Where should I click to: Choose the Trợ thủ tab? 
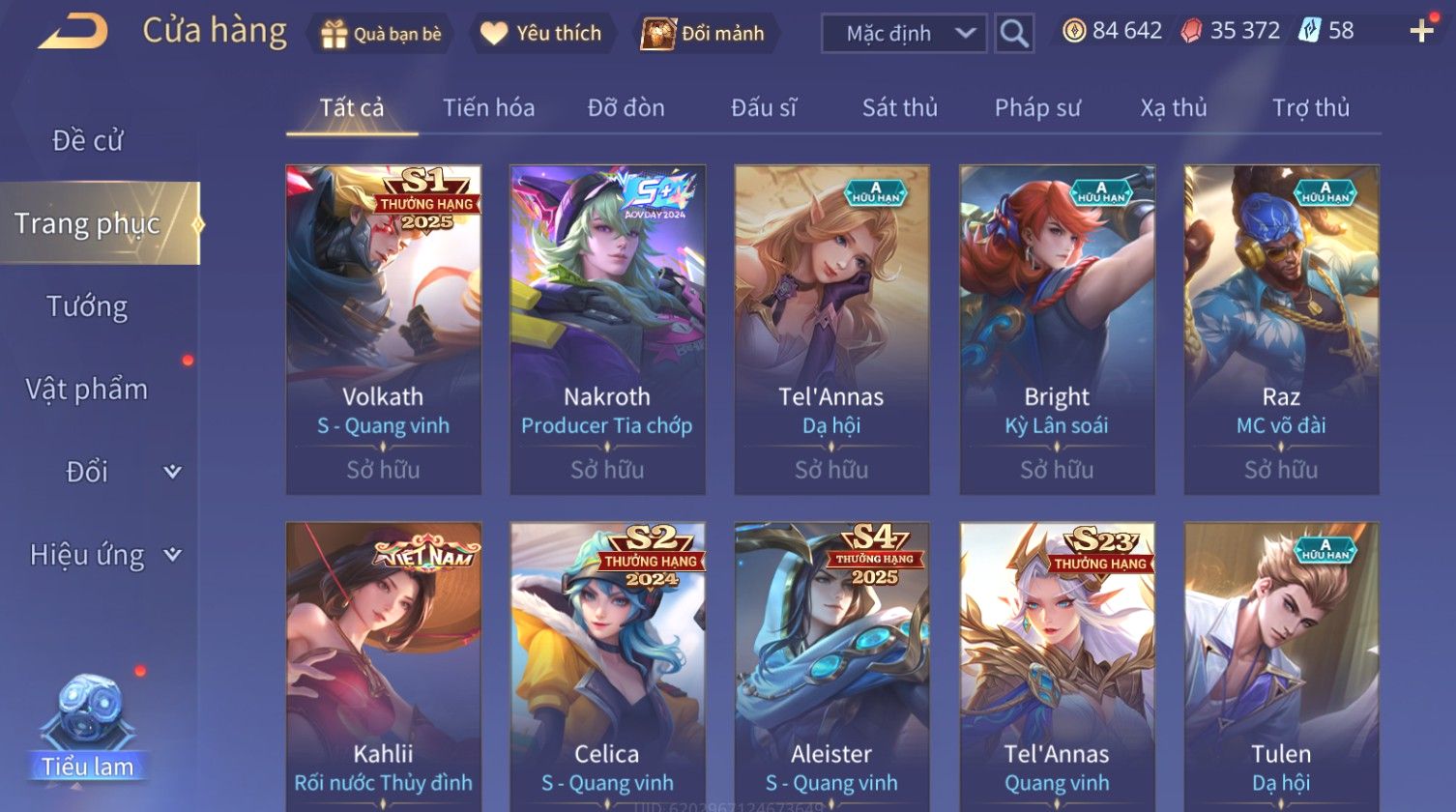click(x=1310, y=108)
